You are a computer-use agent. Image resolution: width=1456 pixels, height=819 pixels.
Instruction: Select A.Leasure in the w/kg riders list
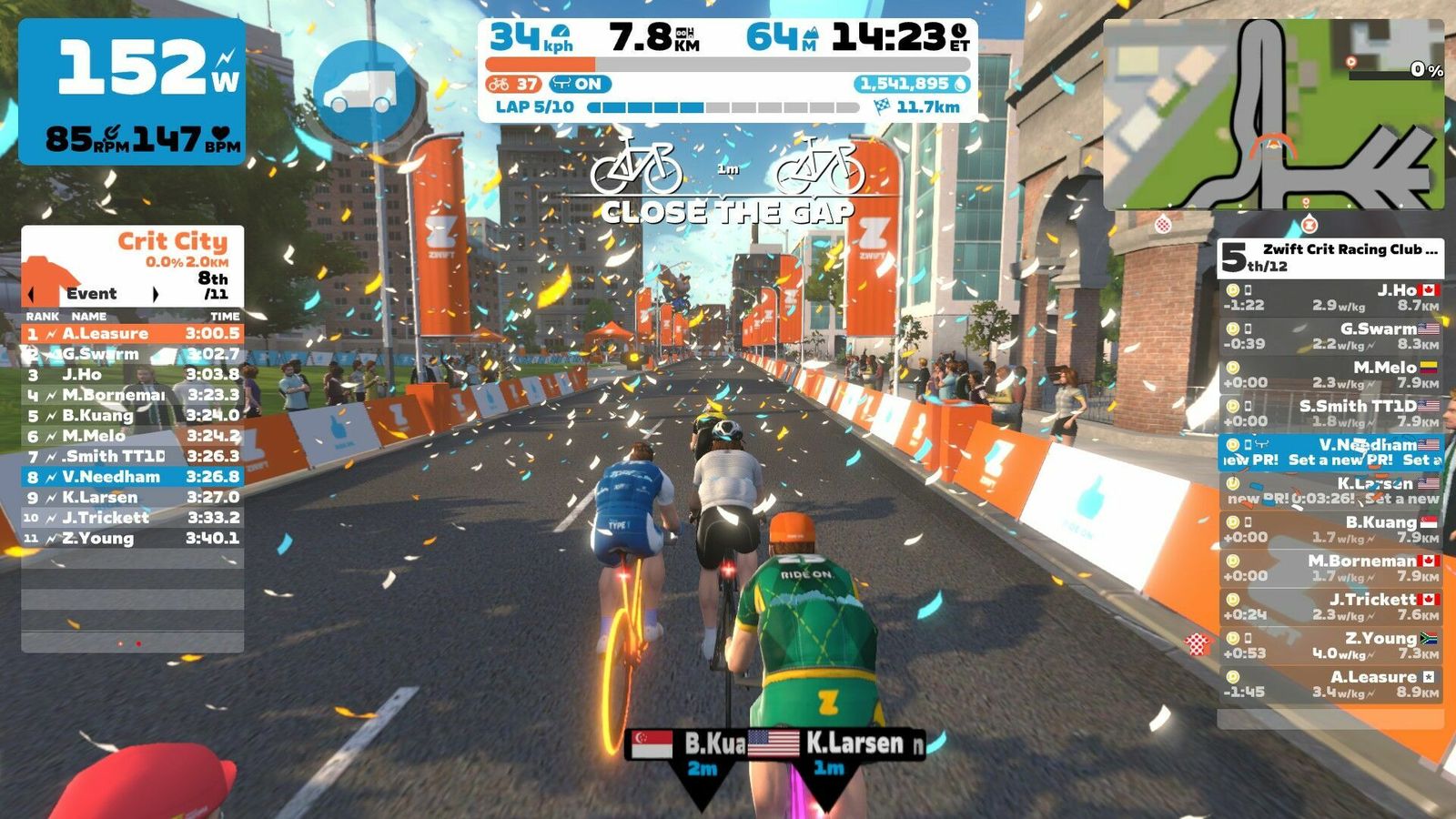(1330, 684)
